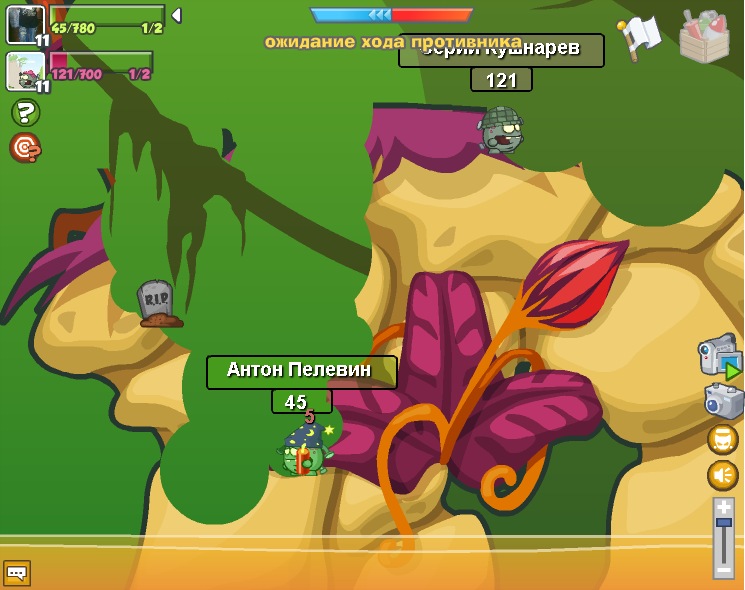Click the round orange button above the speaker
This screenshot has width=745, height=590.
click(723, 439)
